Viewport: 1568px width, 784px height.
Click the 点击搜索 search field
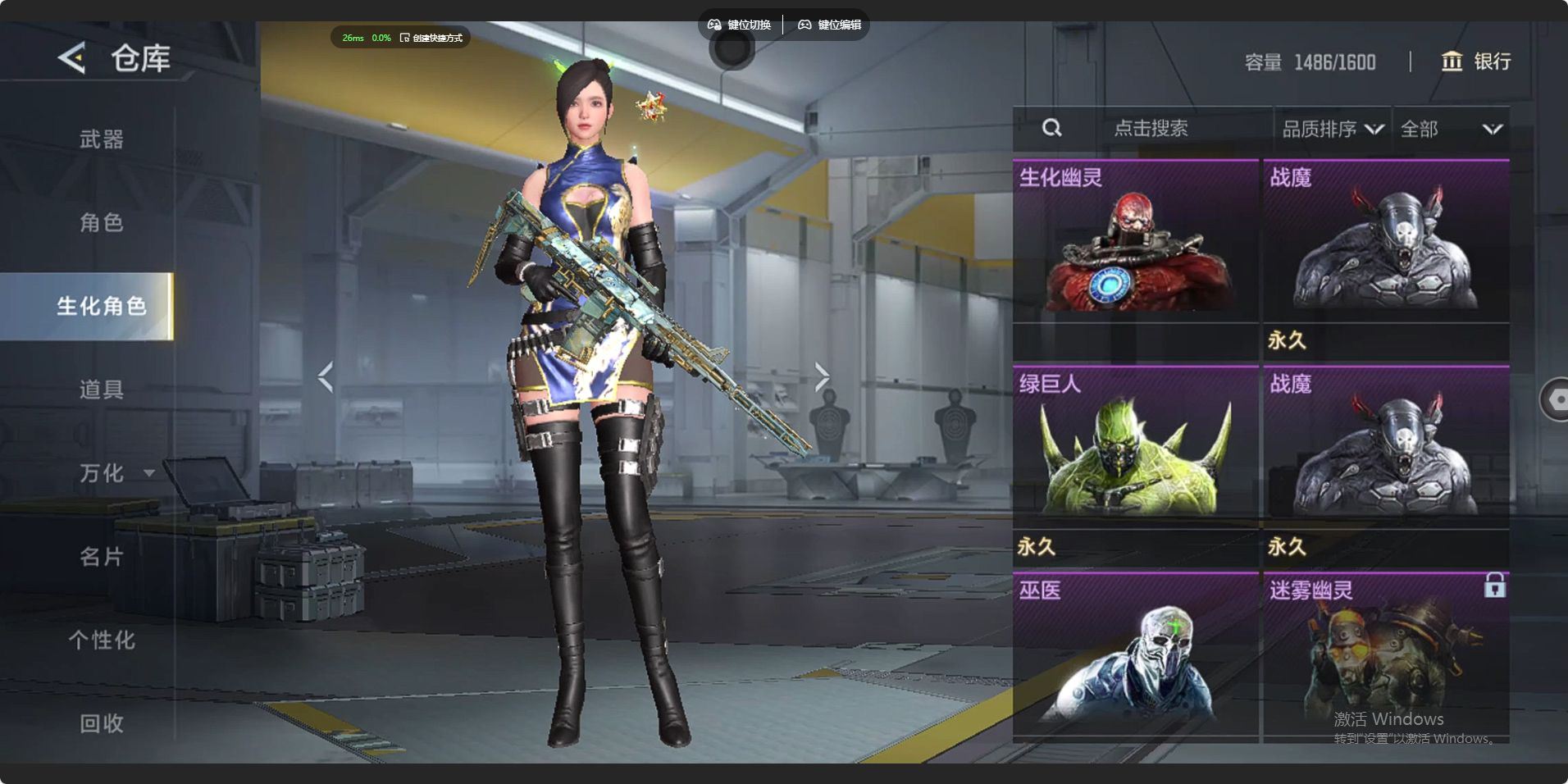tap(1151, 129)
